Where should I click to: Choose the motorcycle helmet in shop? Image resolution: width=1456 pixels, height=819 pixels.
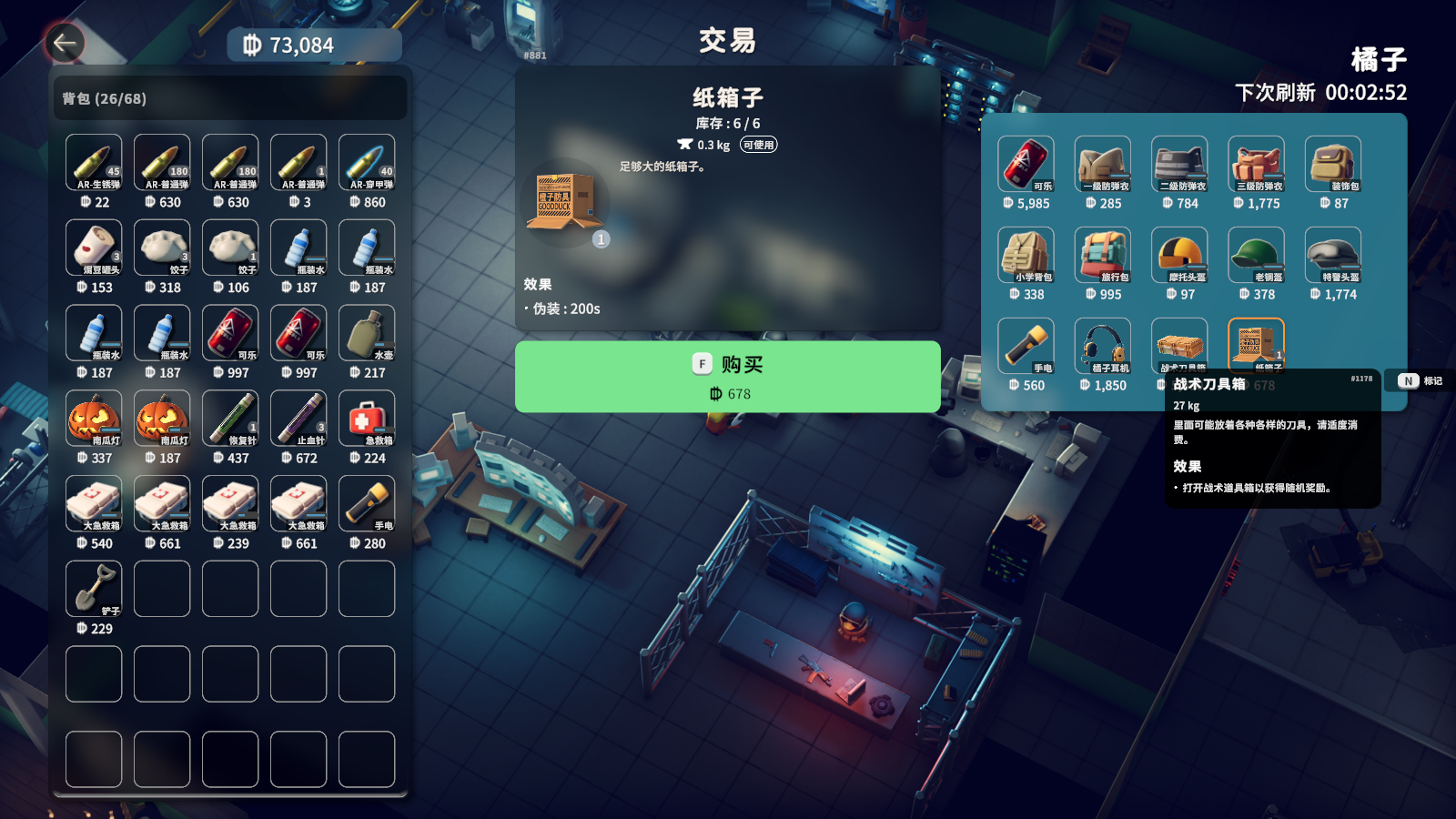1179,255
